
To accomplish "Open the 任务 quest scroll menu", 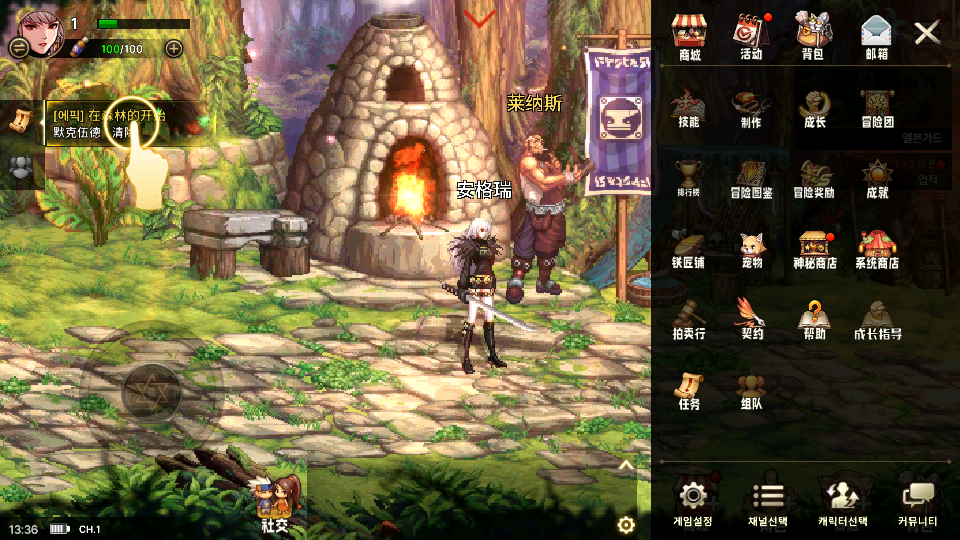I will [689, 389].
